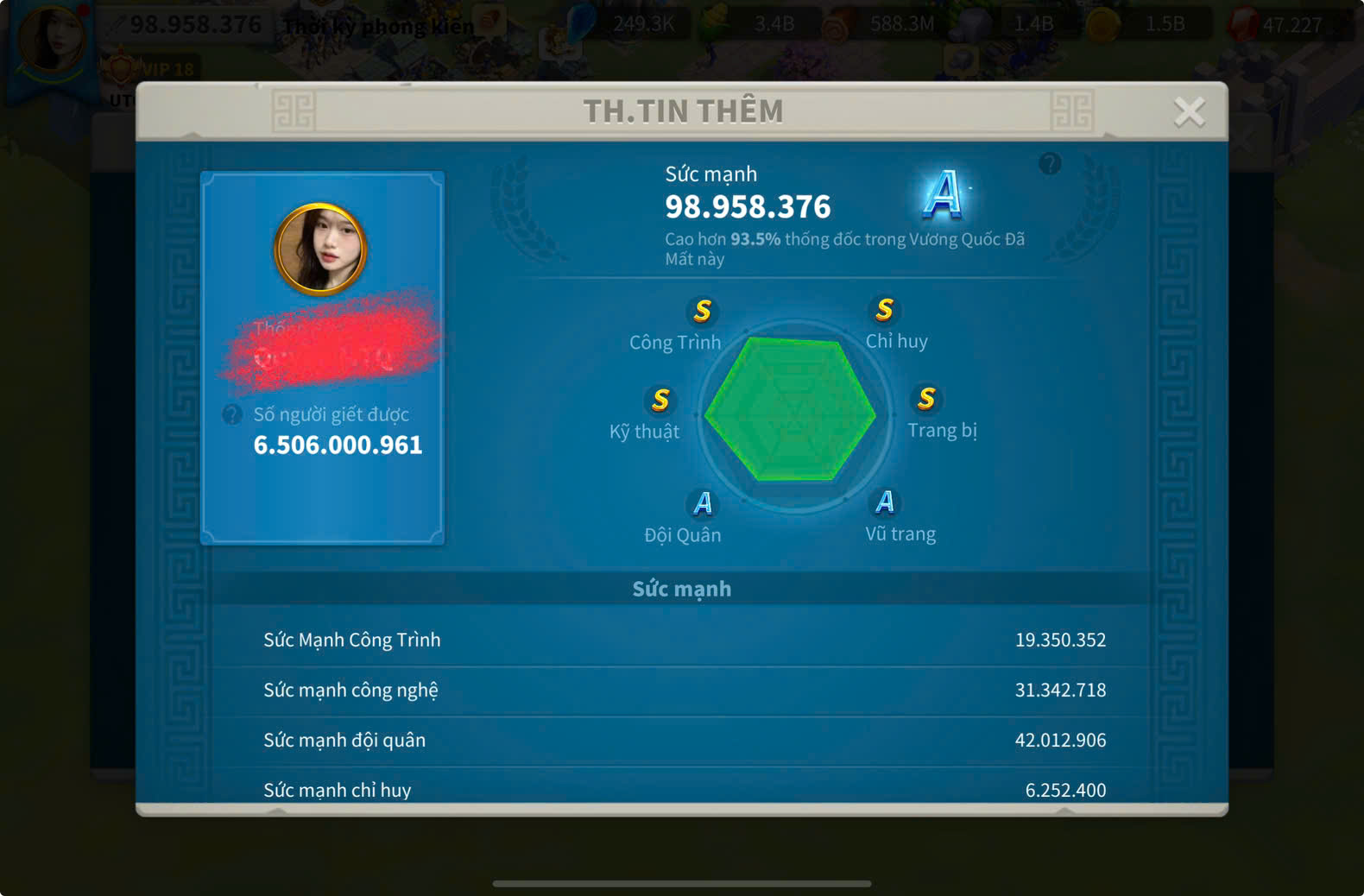Screen dimensions: 1364x896
Task: Select the governor's avatar portrait in the card
Action: click(x=320, y=249)
